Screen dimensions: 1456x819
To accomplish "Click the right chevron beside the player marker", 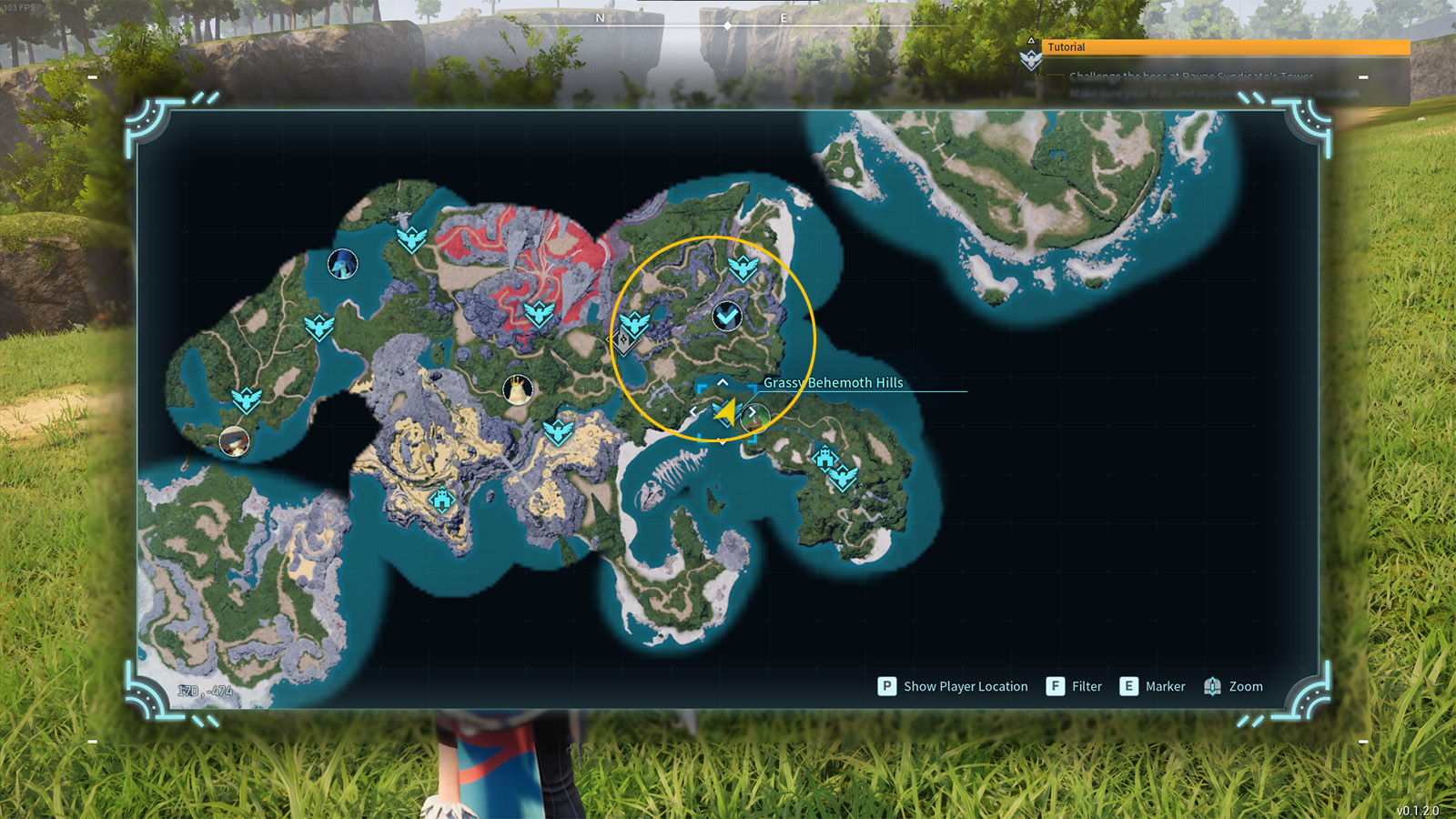I will 753,411.
